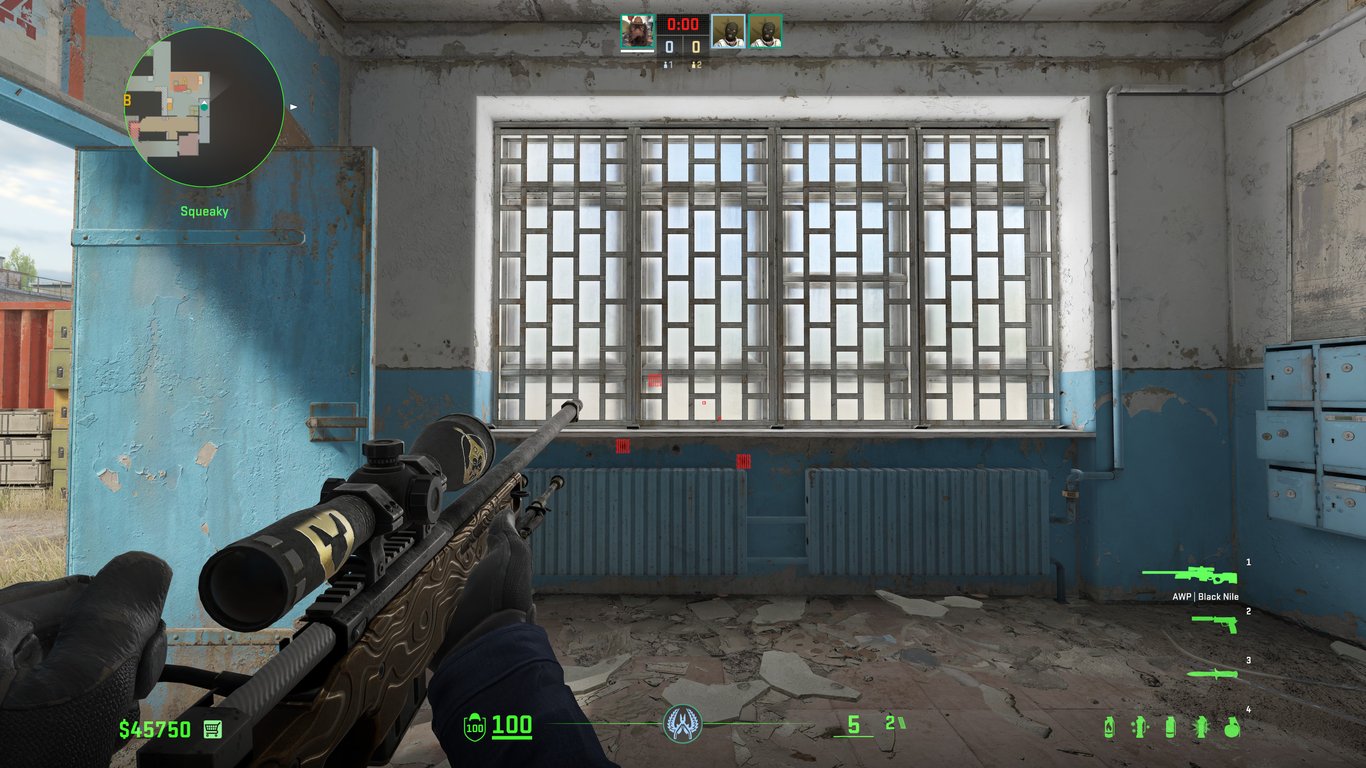Click the cowboy hat player avatar
The width and height of the screenshot is (1366, 768).
(x=637, y=31)
